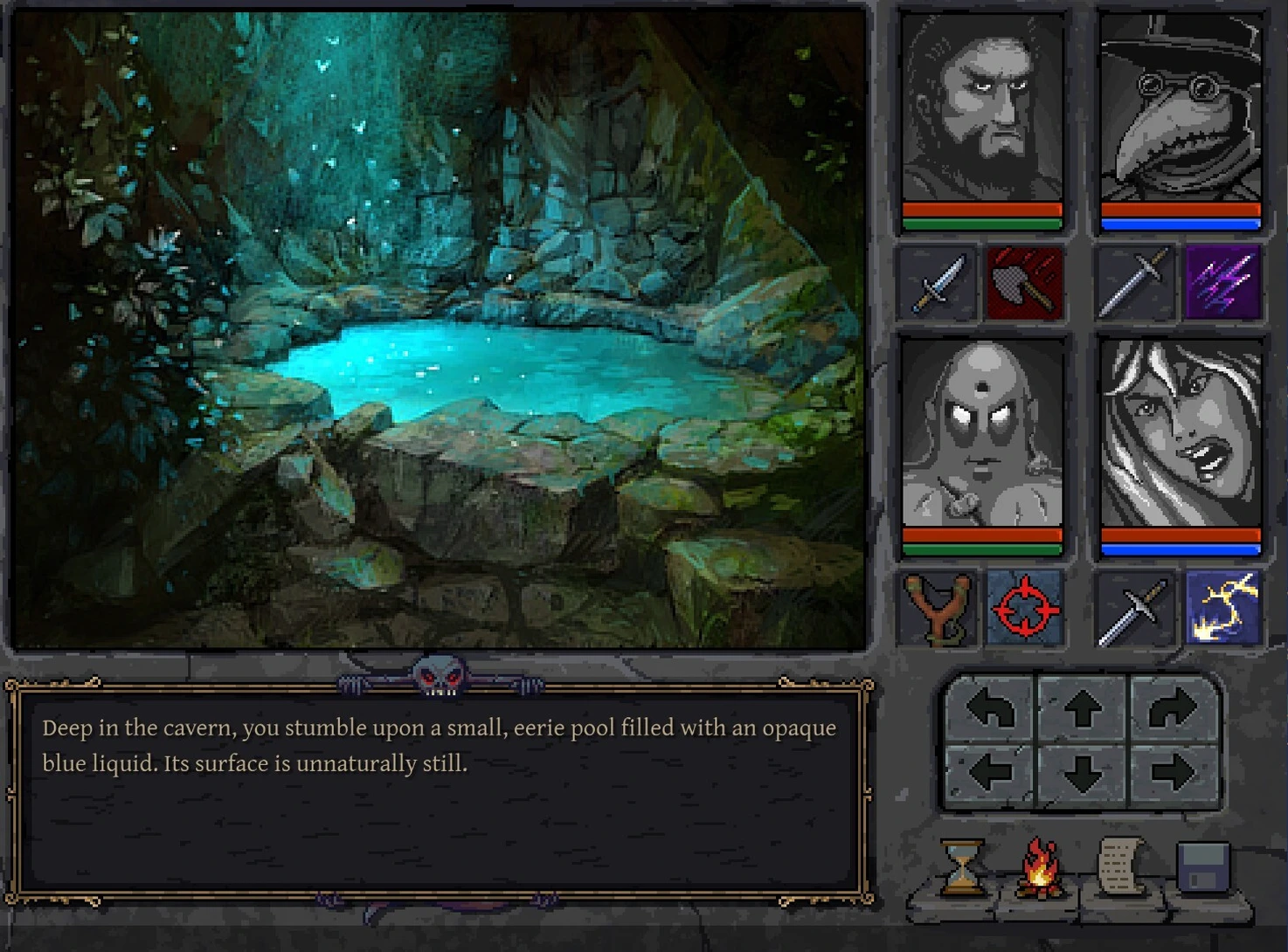Image resolution: width=1288 pixels, height=952 pixels.
Task: Click the hourglass wait button
Action: click(x=962, y=867)
